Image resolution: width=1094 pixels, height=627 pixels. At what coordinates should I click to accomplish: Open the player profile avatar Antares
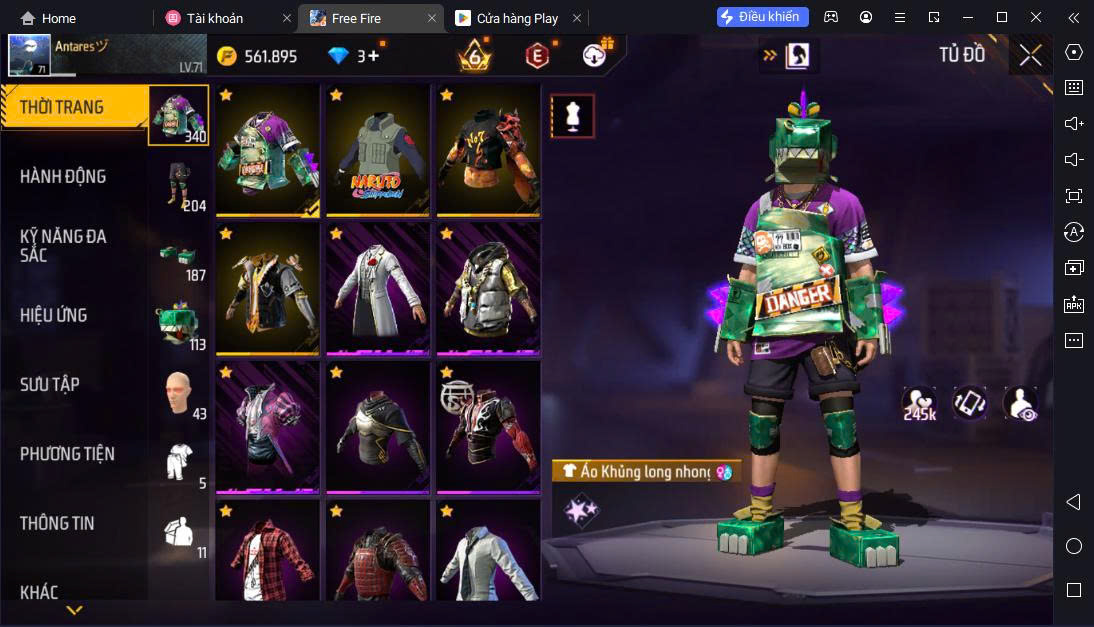point(30,55)
